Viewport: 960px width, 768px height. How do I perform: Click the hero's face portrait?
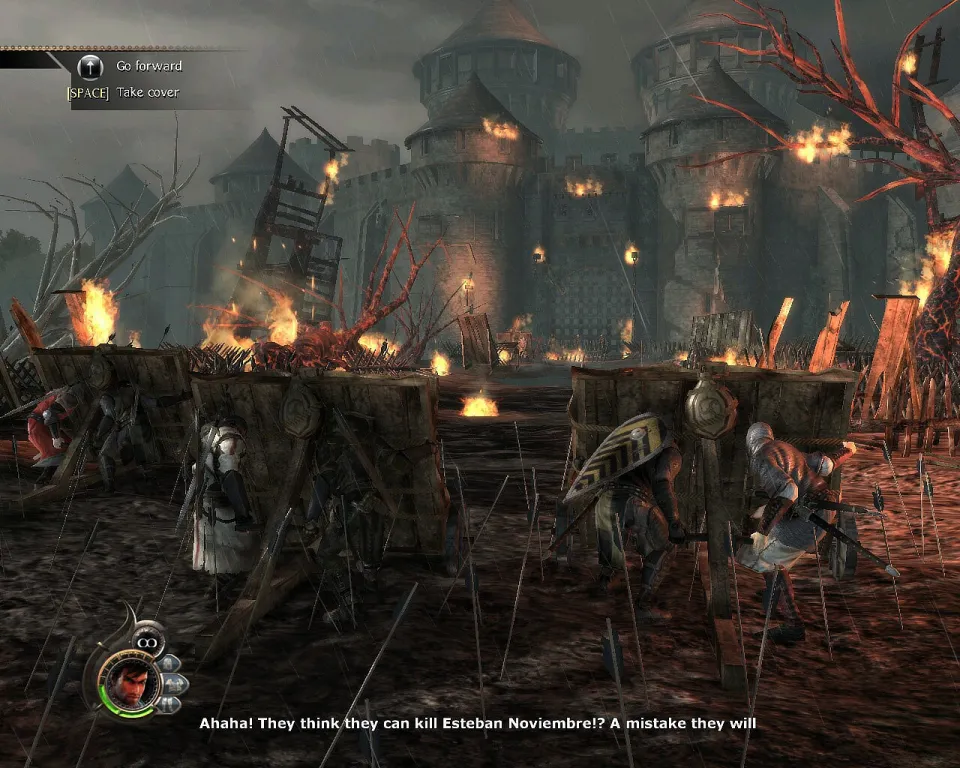coord(130,682)
